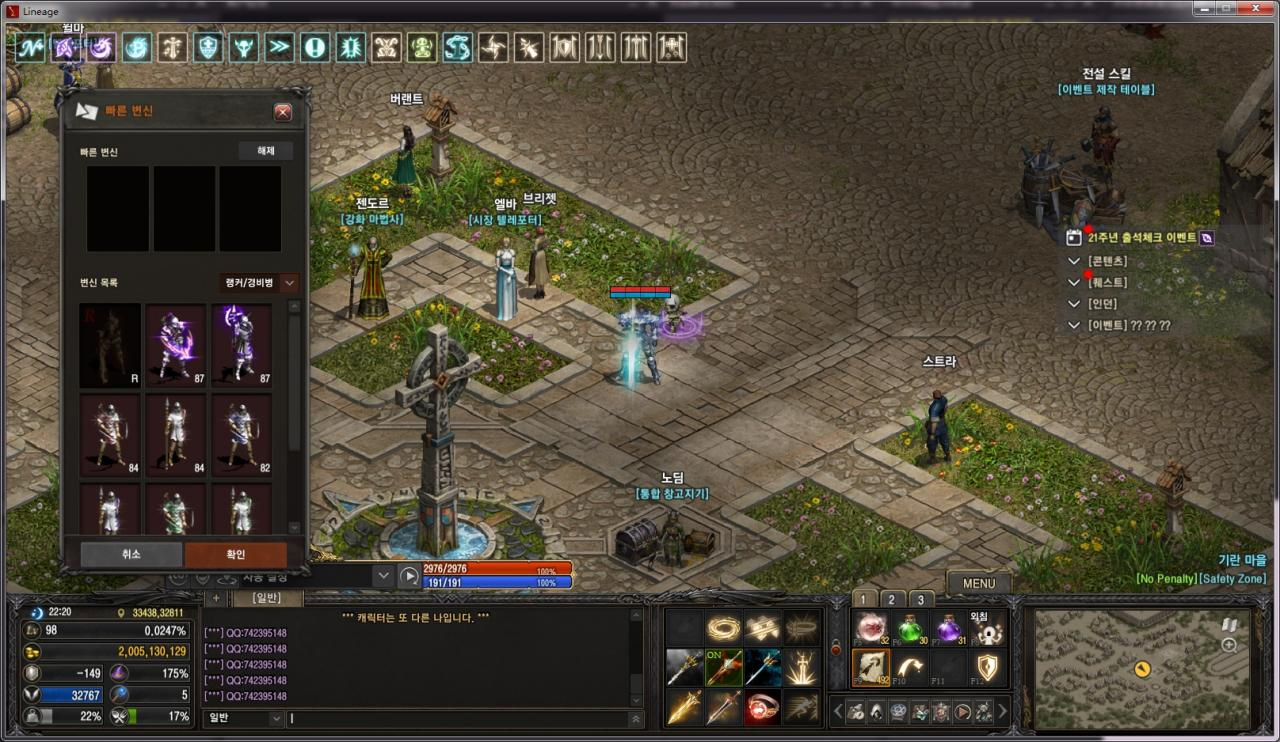Viewport: 1280px width, 742px height.
Task: Cancel with the 취소 button
Action: point(131,554)
